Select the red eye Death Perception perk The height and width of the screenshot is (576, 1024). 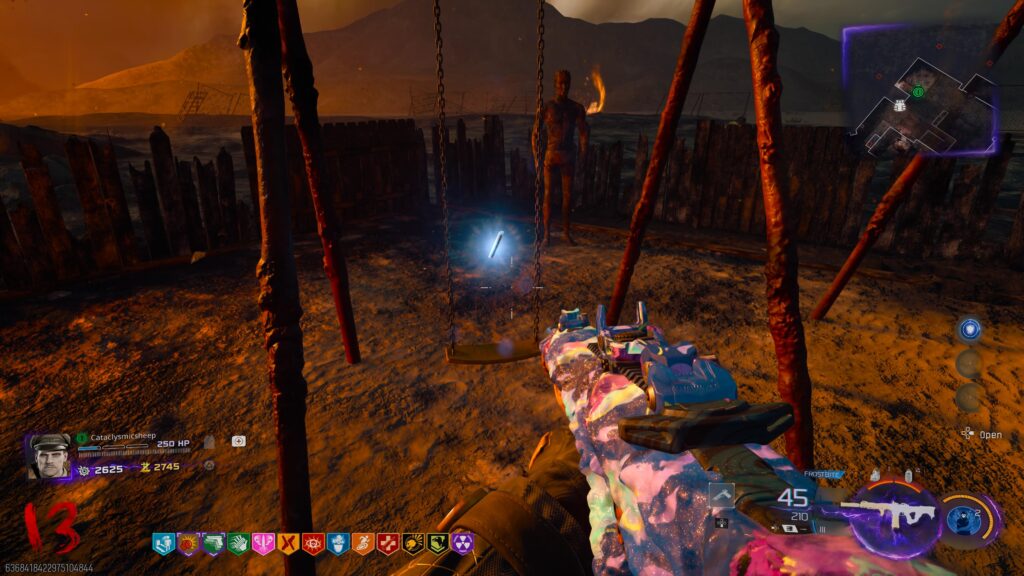313,544
